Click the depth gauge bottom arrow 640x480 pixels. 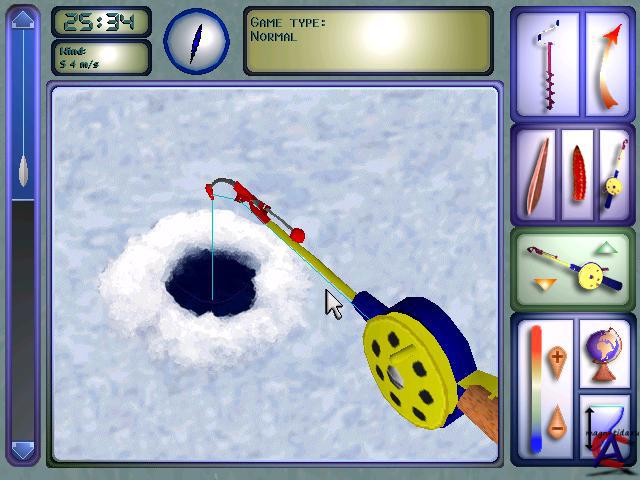pos(23,449)
